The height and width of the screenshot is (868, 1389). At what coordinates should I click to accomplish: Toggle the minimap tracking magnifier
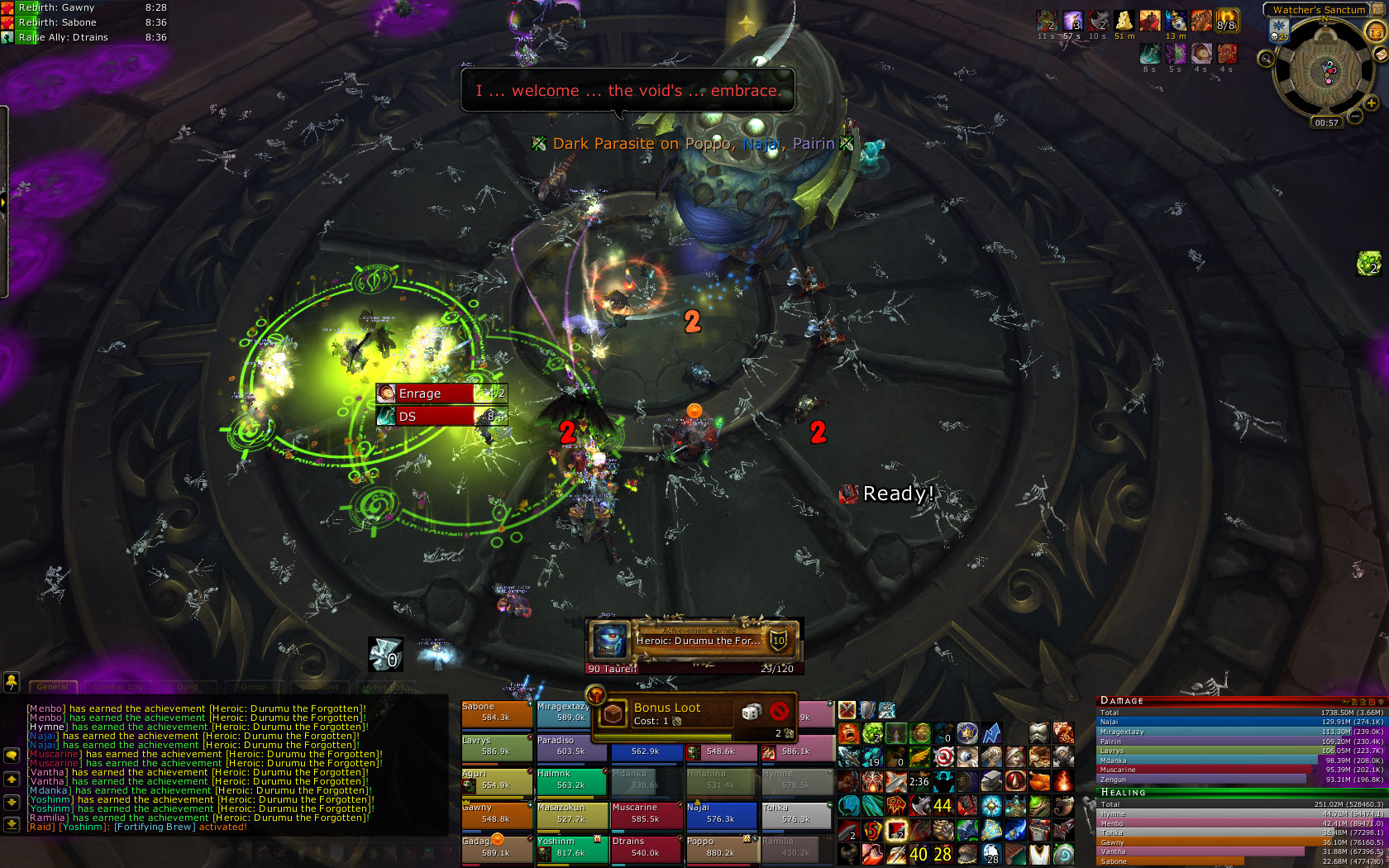coord(1266,59)
